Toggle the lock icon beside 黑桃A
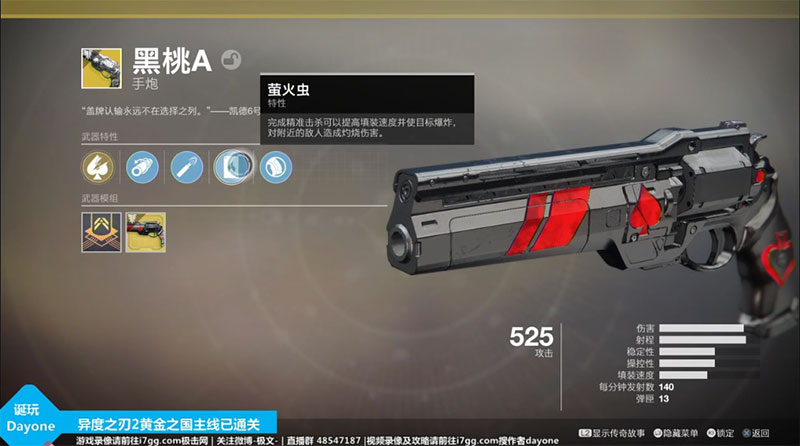Viewport: 800px width, 446px height. pyautogui.click(x=231, y=59)
